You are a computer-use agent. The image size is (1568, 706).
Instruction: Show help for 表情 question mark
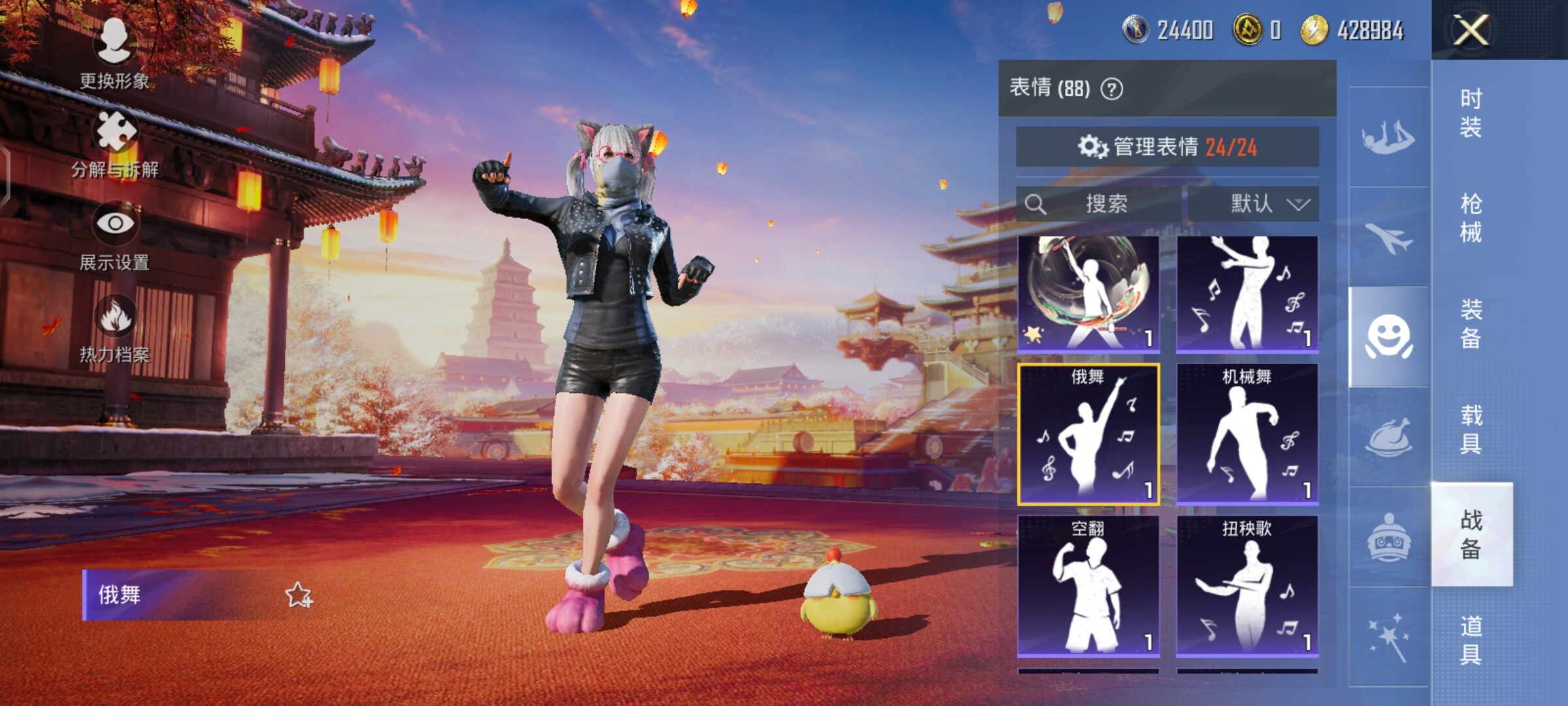(1112, 89)
